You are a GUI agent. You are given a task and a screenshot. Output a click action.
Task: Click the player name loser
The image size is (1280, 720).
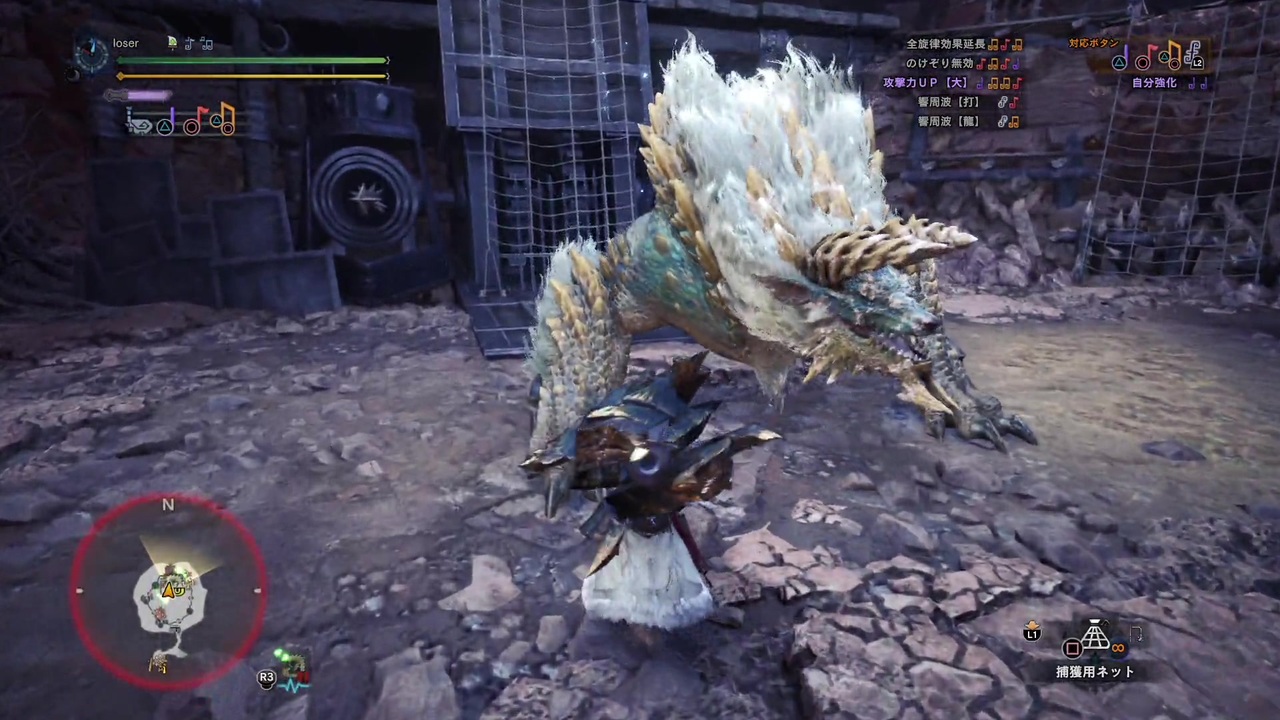coord(125,43)
